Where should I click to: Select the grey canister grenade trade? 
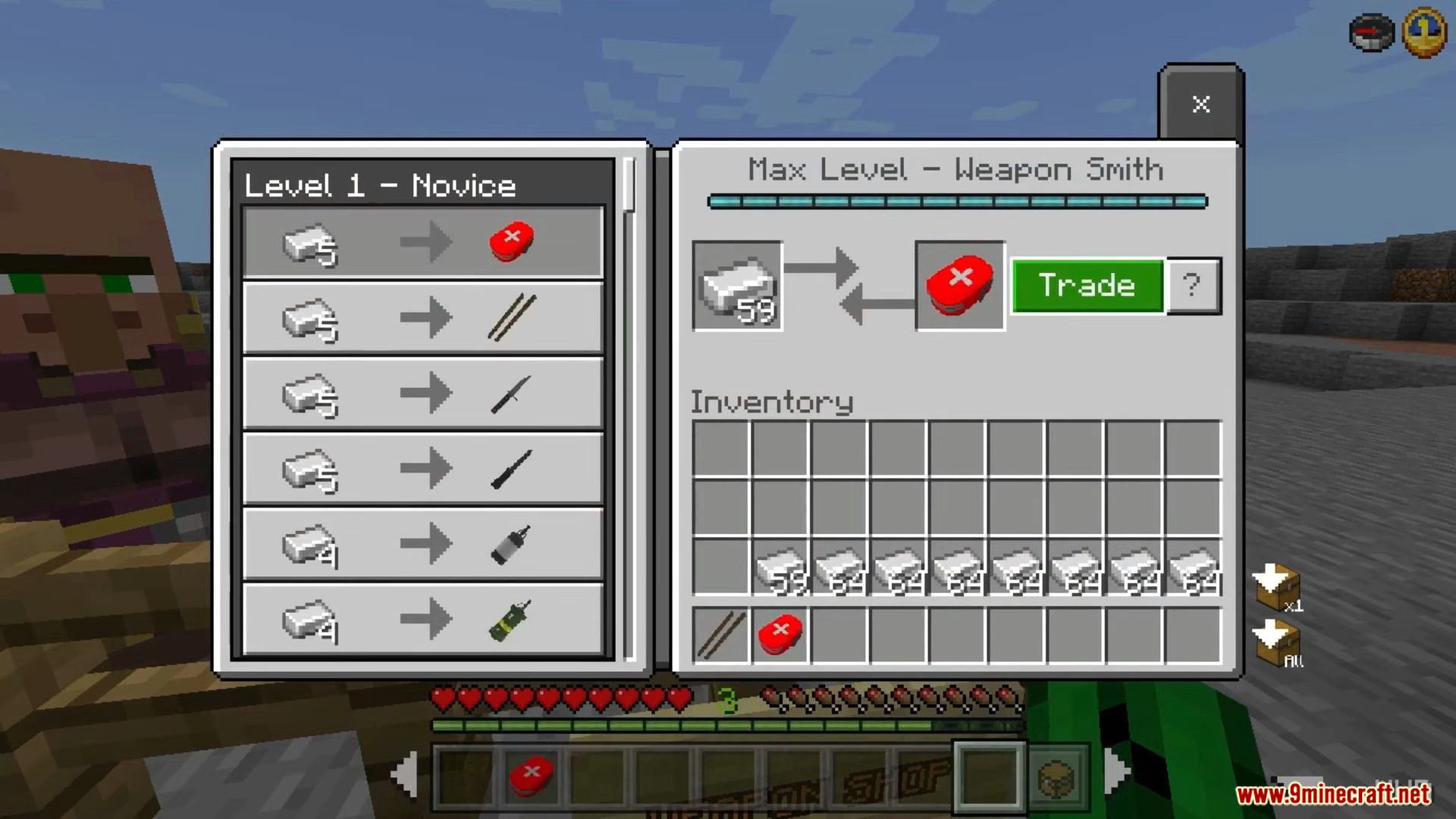tap(423, 544)
